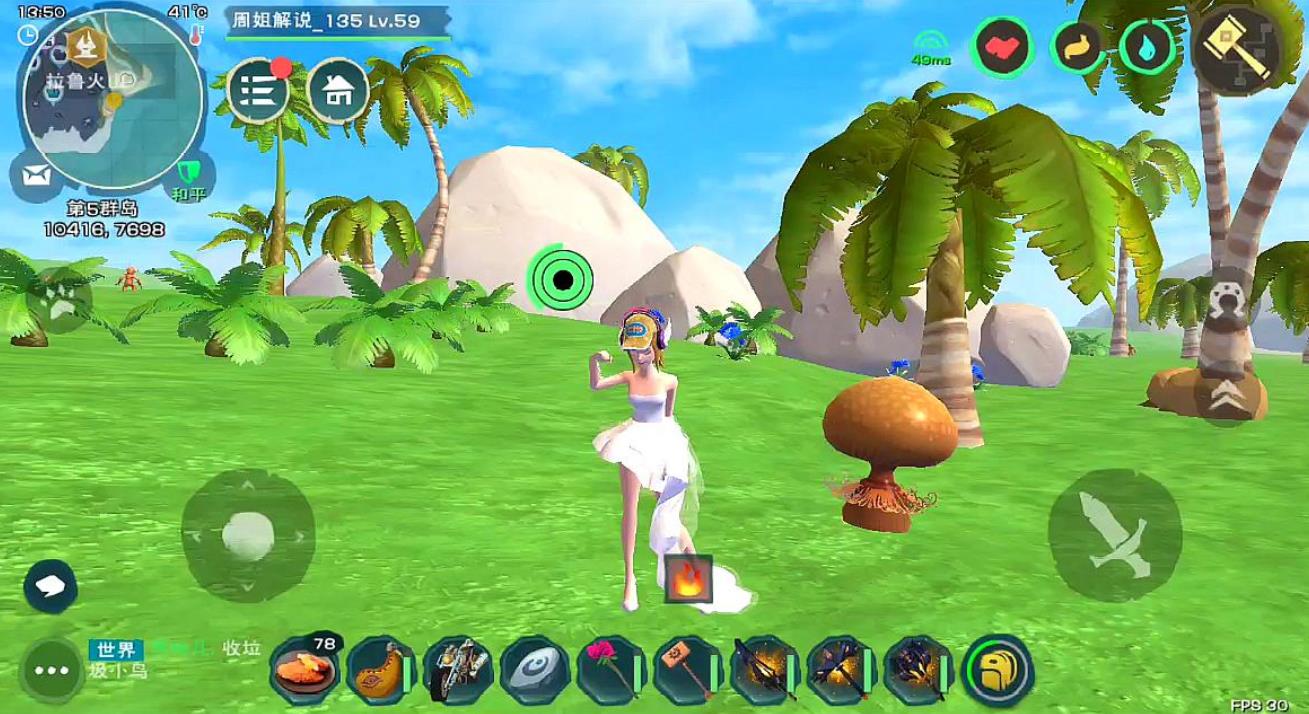
Task: Select the cooked food slot with 78
Action: click(304, 668)
